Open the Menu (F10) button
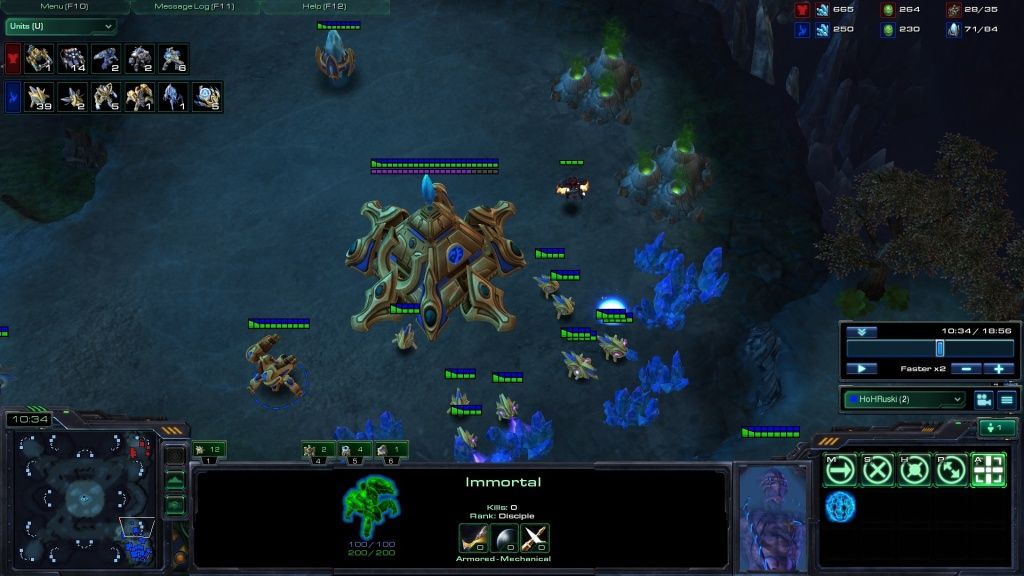This screenshot has height=576, width=1024. pos(65,7)
